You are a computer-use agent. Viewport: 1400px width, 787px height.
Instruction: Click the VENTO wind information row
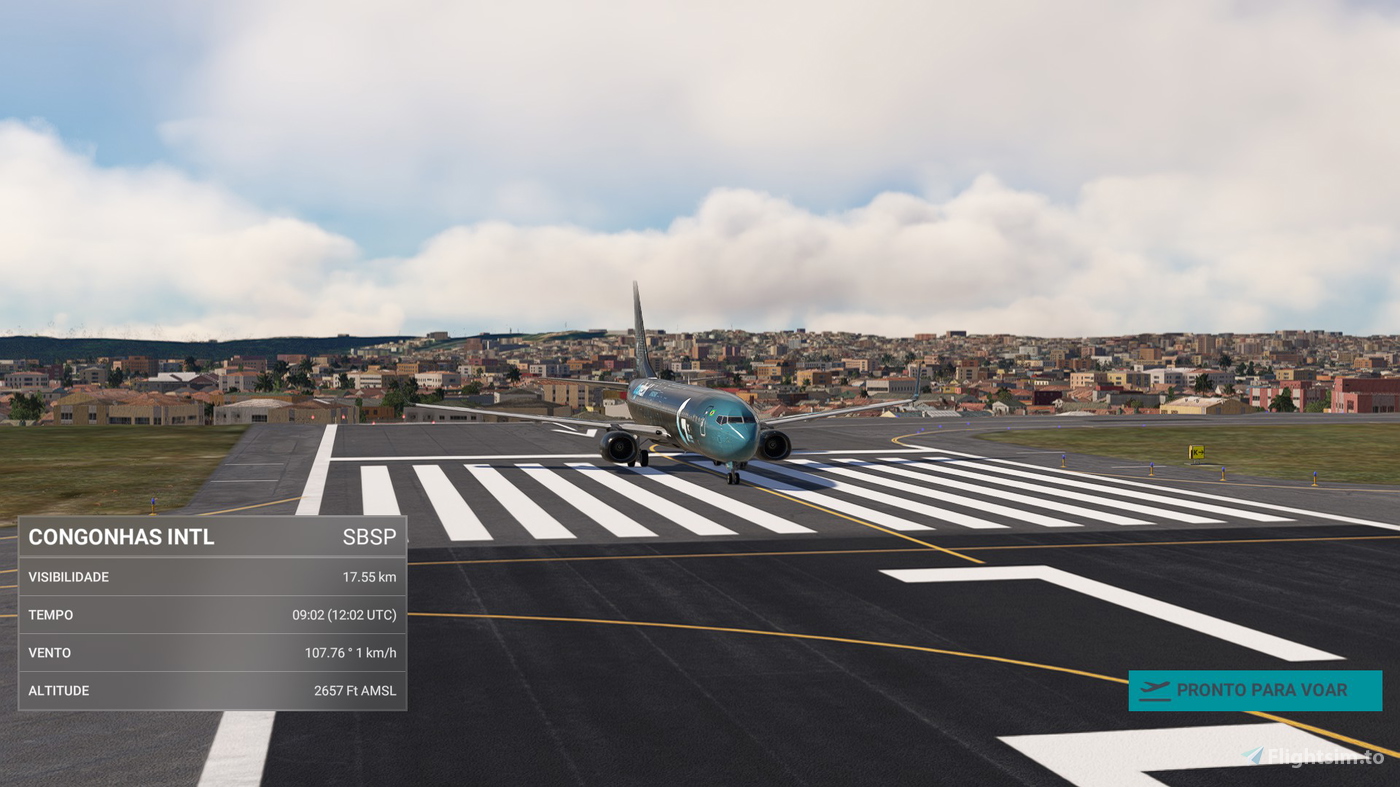tap(48, 652)
